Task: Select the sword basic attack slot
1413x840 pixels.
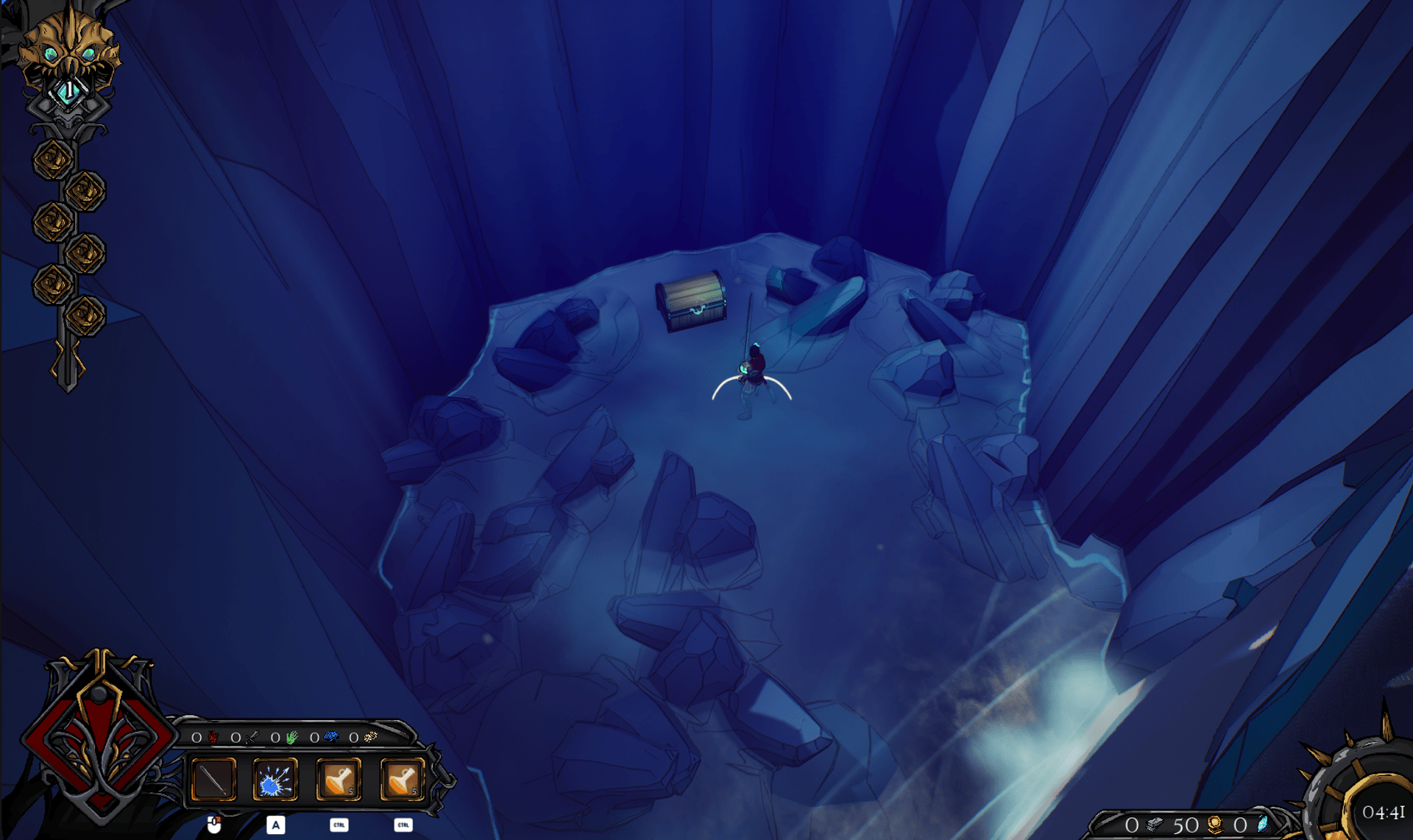Action: (x=213, y=780)
